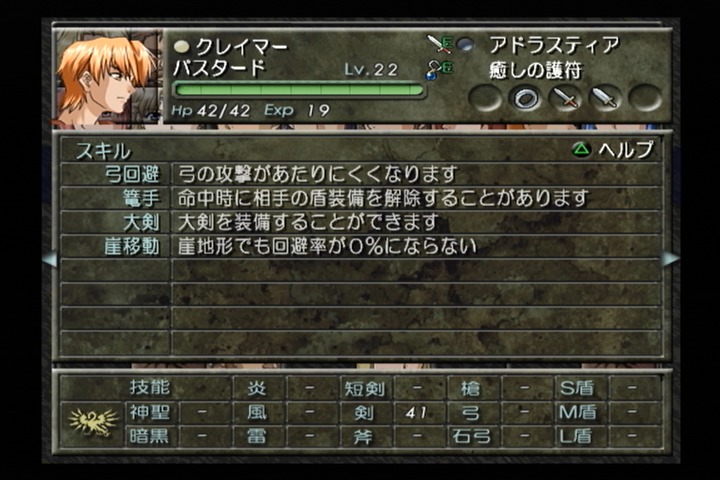
Task: Select the broad silver sword item slot
Action: (606, 98)
